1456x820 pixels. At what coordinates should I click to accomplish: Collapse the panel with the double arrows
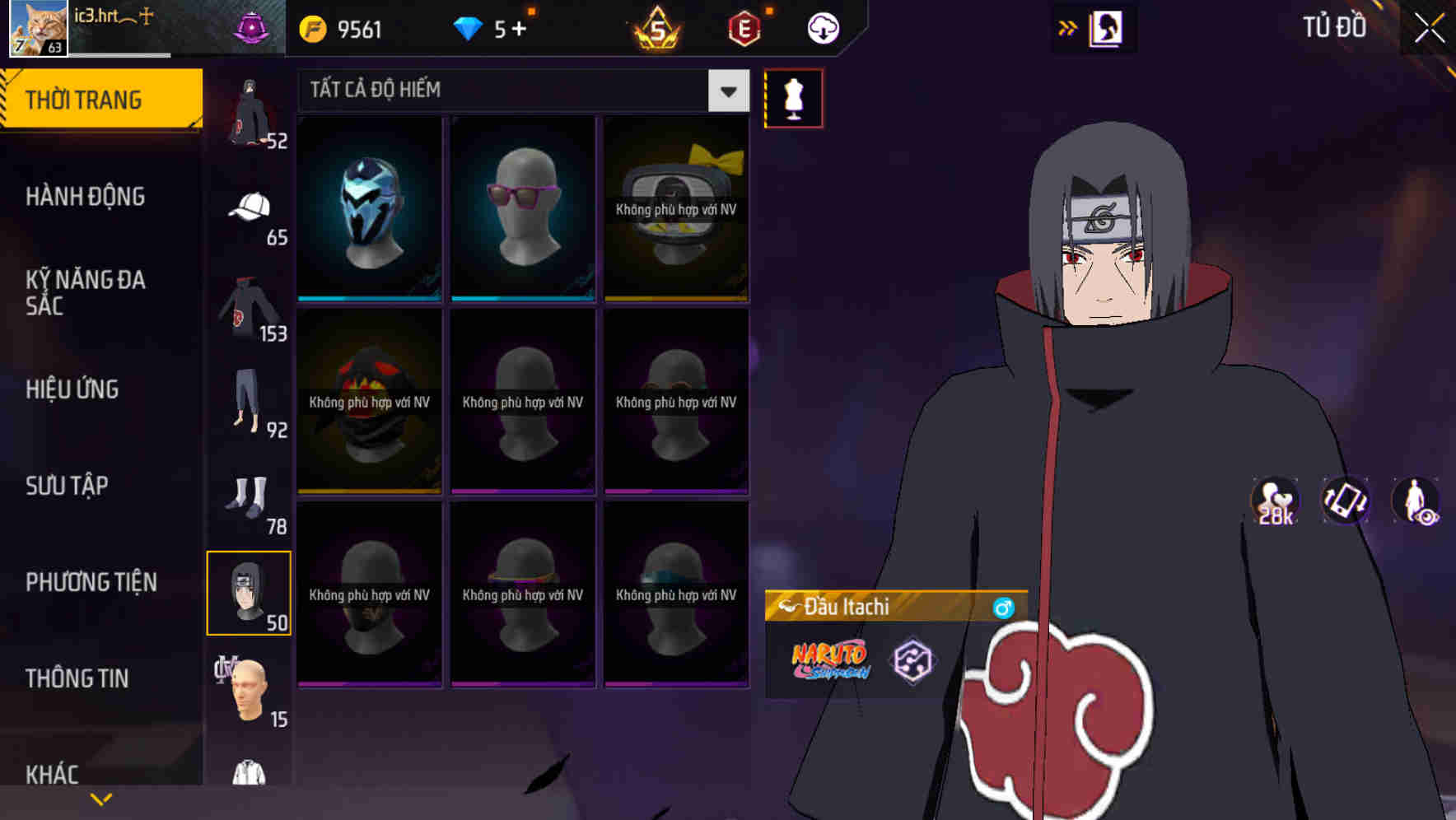click(1067, 26)
